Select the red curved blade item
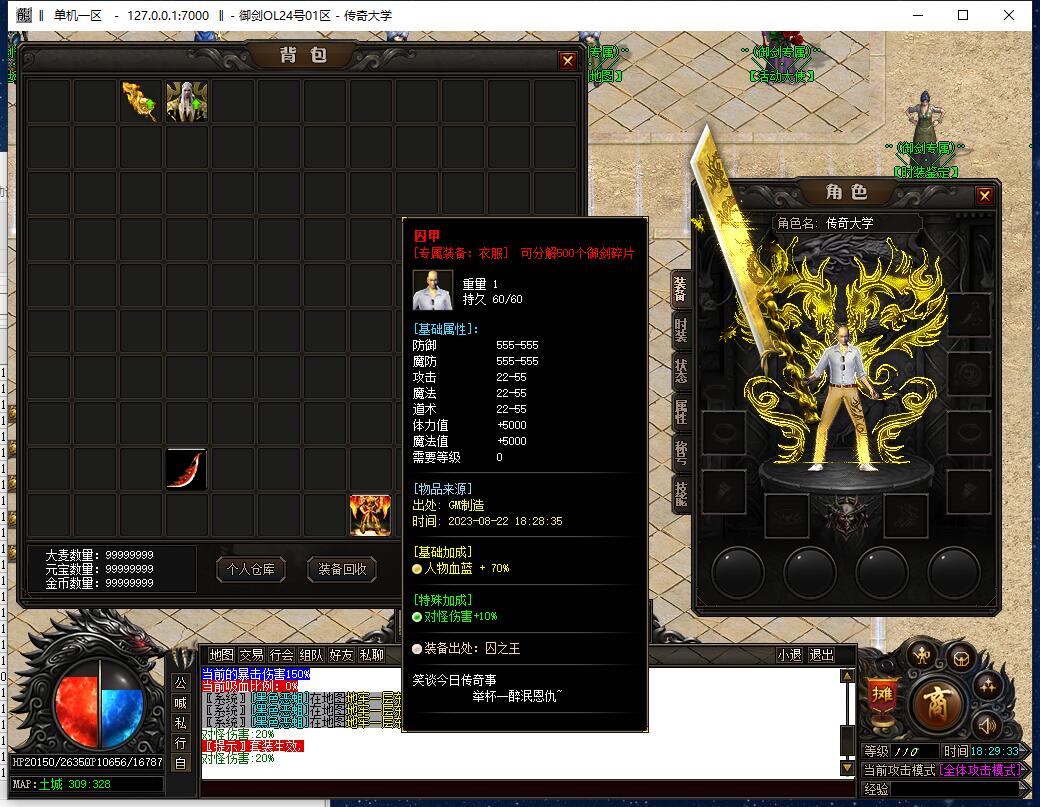 (187, 469)
